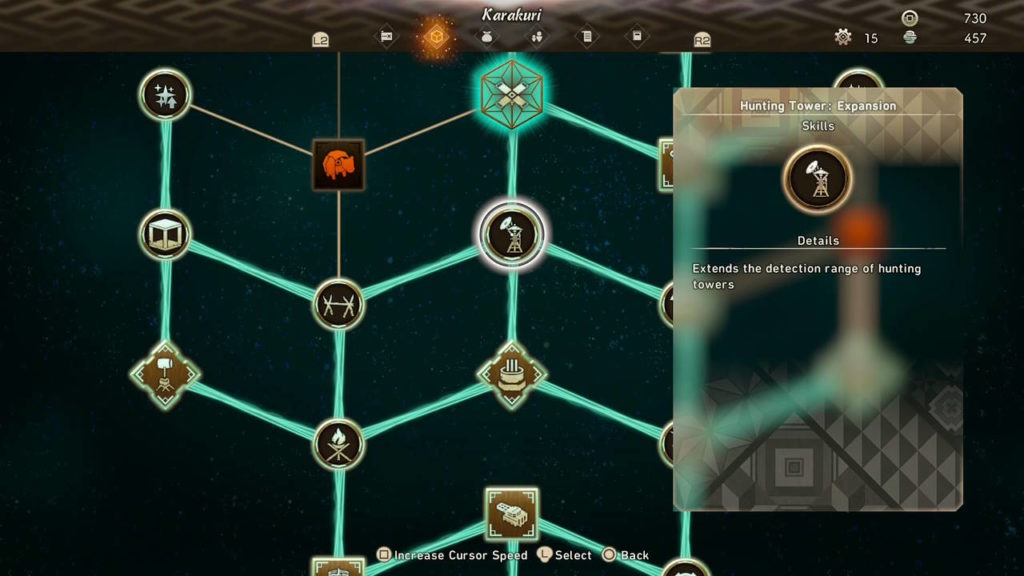1024x576 pixels.
Task: Select the sparkle and trees skill node
Action: pos(165,95)
